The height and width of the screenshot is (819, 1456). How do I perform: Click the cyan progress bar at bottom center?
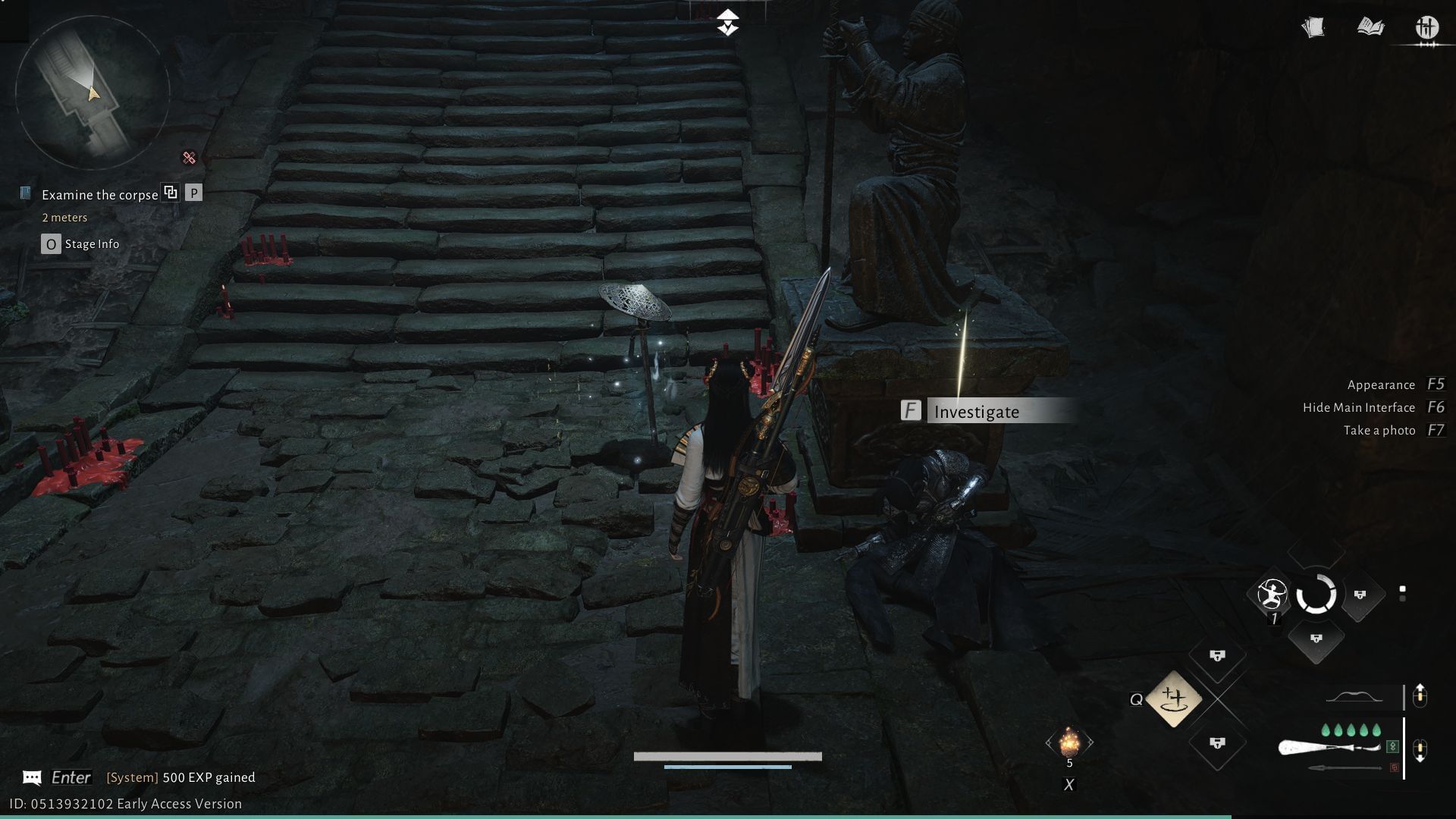tap(727, 767)
